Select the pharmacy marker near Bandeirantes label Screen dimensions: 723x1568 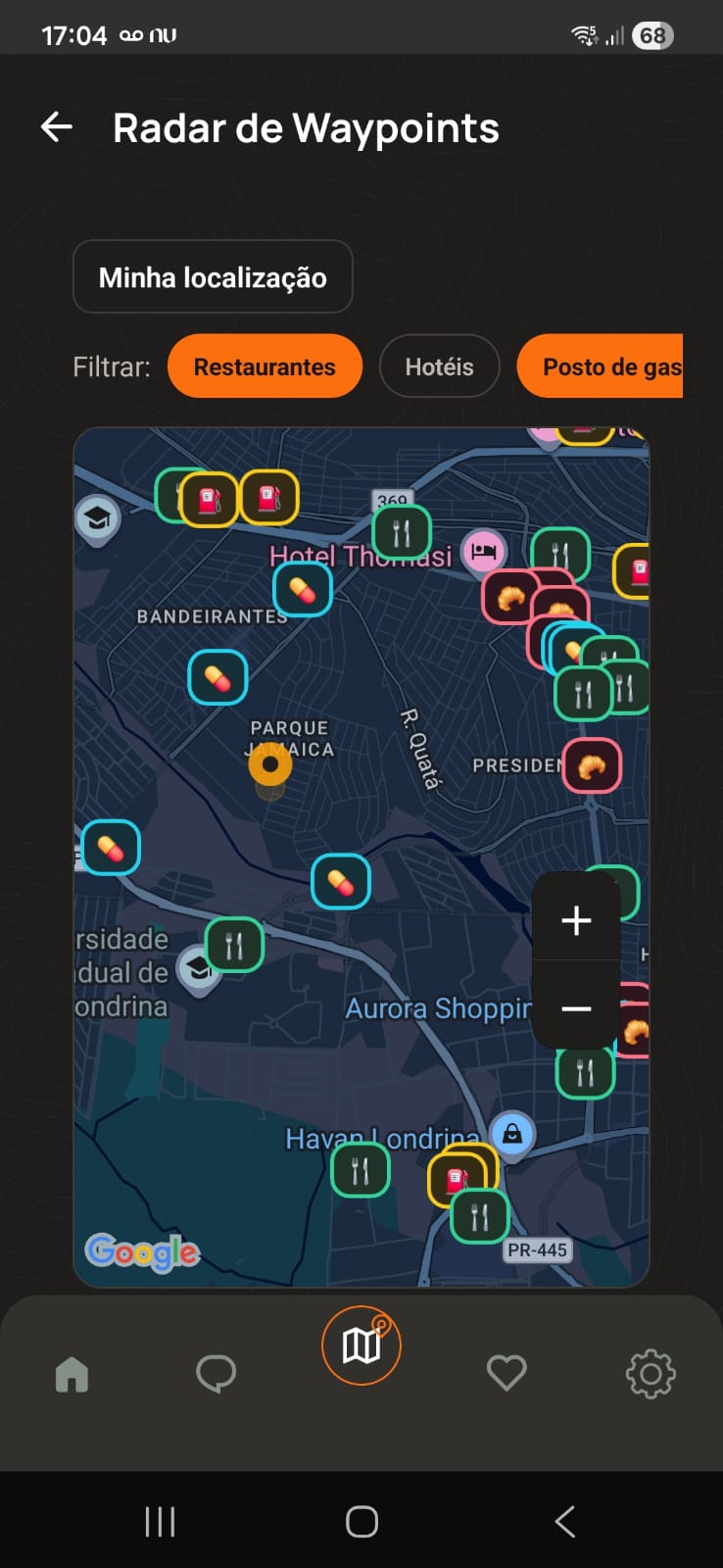click(x=302, y=590)
